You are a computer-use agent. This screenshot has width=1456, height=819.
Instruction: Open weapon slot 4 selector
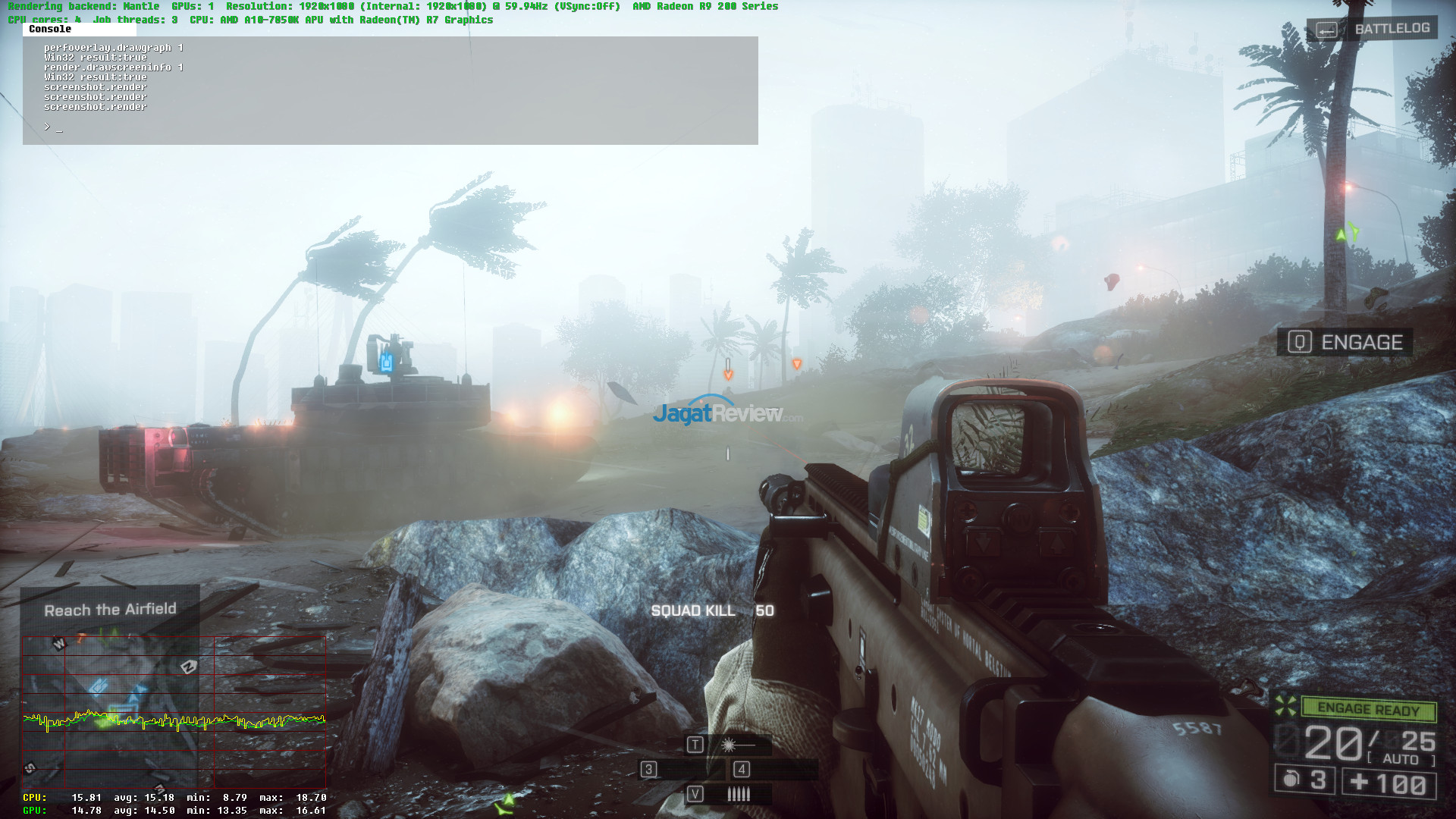[741, 770]
